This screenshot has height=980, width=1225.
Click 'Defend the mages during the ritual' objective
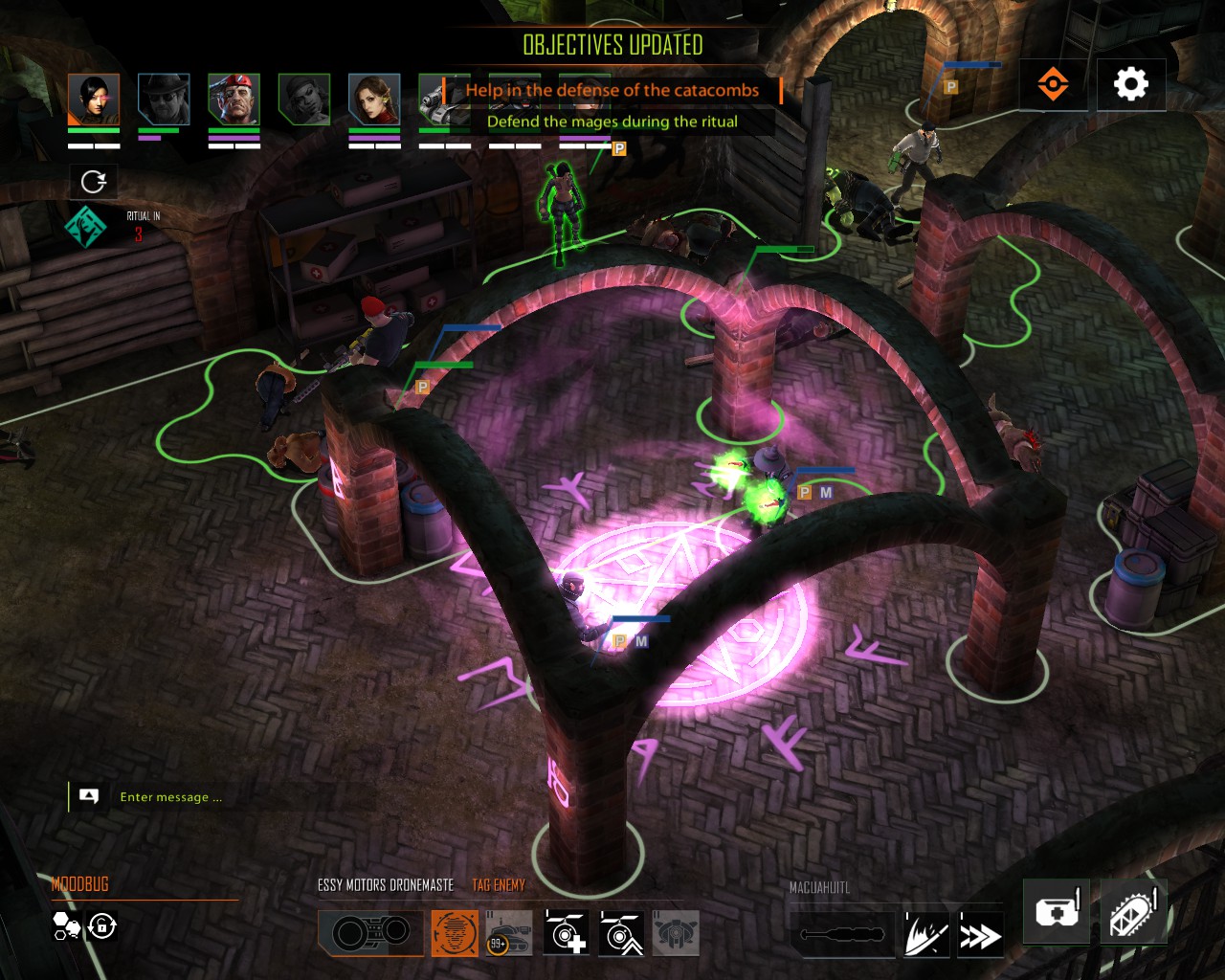pos(613,122)
